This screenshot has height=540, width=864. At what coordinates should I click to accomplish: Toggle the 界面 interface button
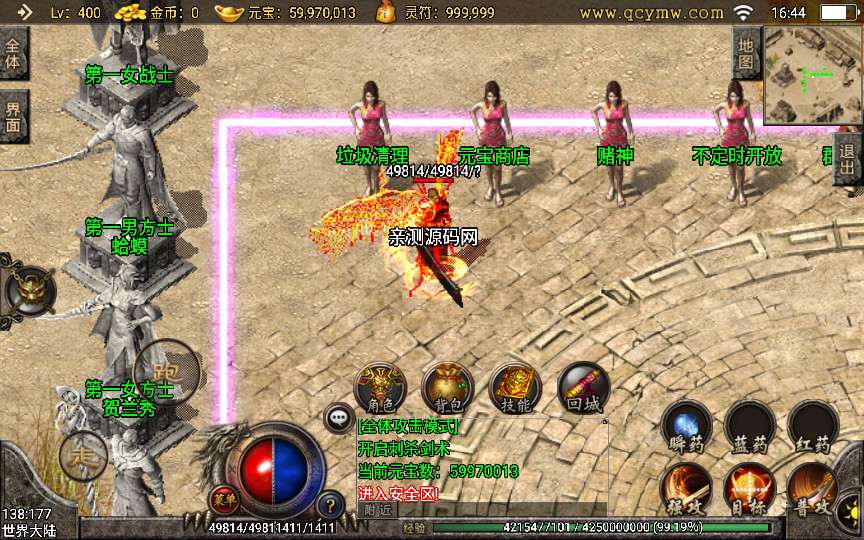pyautogui.click(x=13, y=117)
